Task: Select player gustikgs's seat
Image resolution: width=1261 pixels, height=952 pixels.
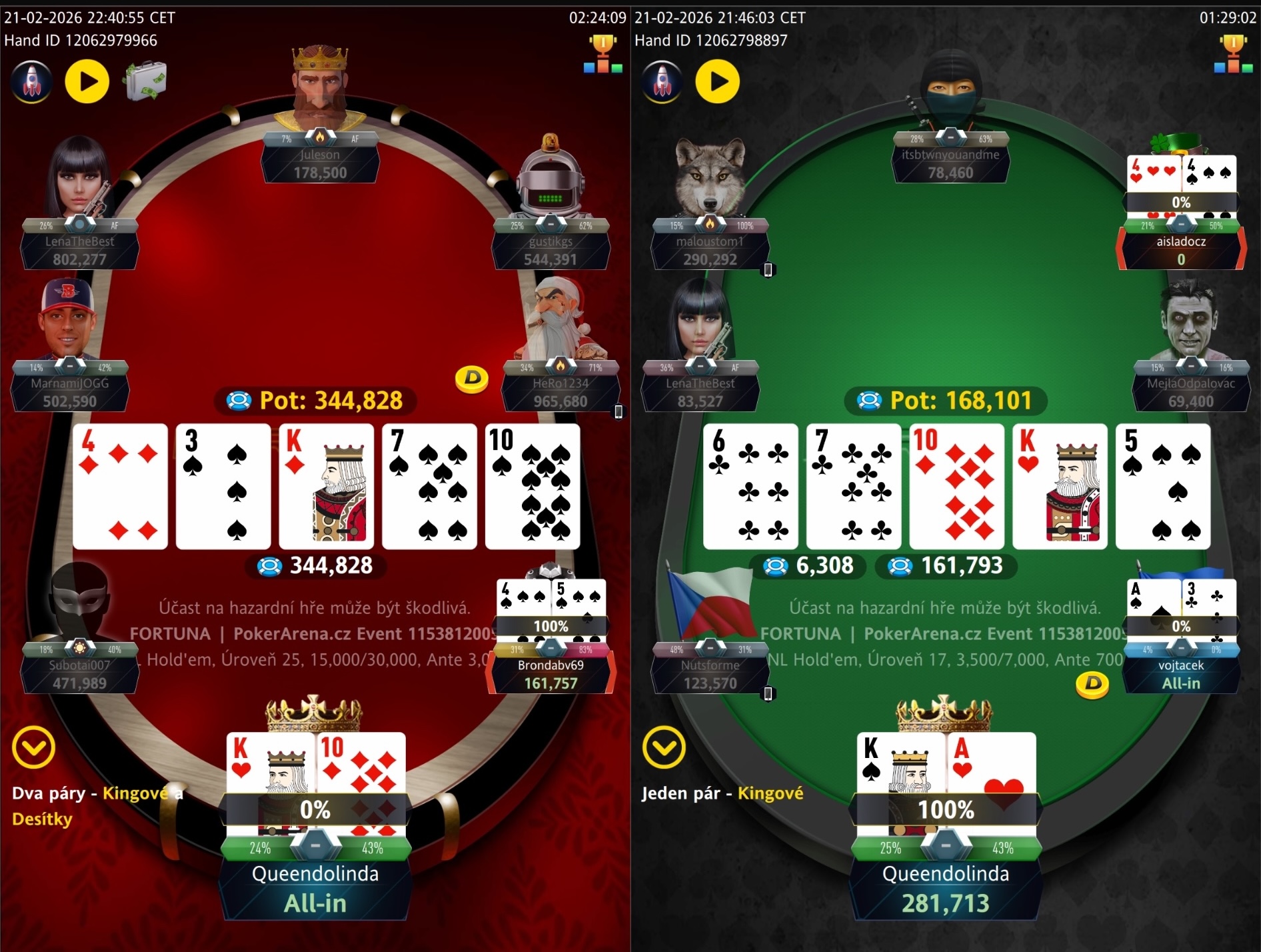Action: [x=551, y=250]
